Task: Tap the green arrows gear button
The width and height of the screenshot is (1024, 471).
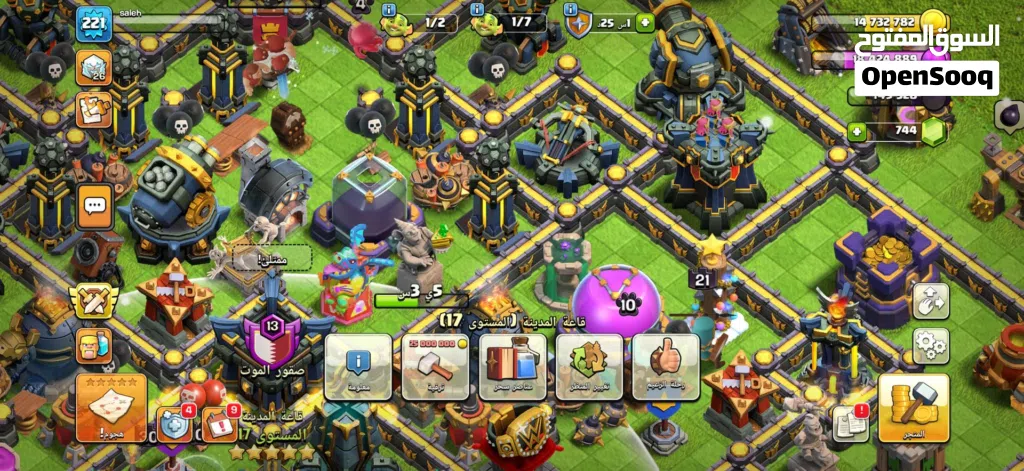Action: click(589, 366)
